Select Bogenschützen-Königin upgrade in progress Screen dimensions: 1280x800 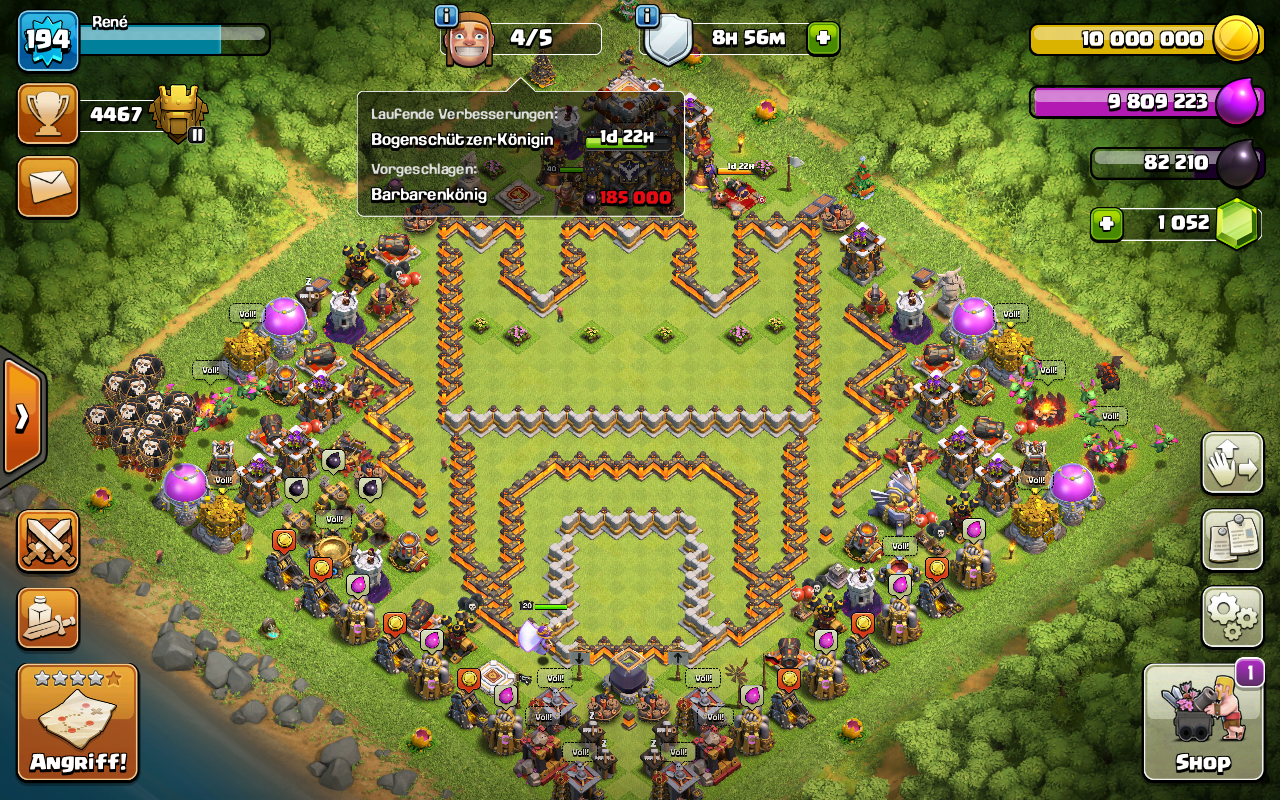(520, 139)
